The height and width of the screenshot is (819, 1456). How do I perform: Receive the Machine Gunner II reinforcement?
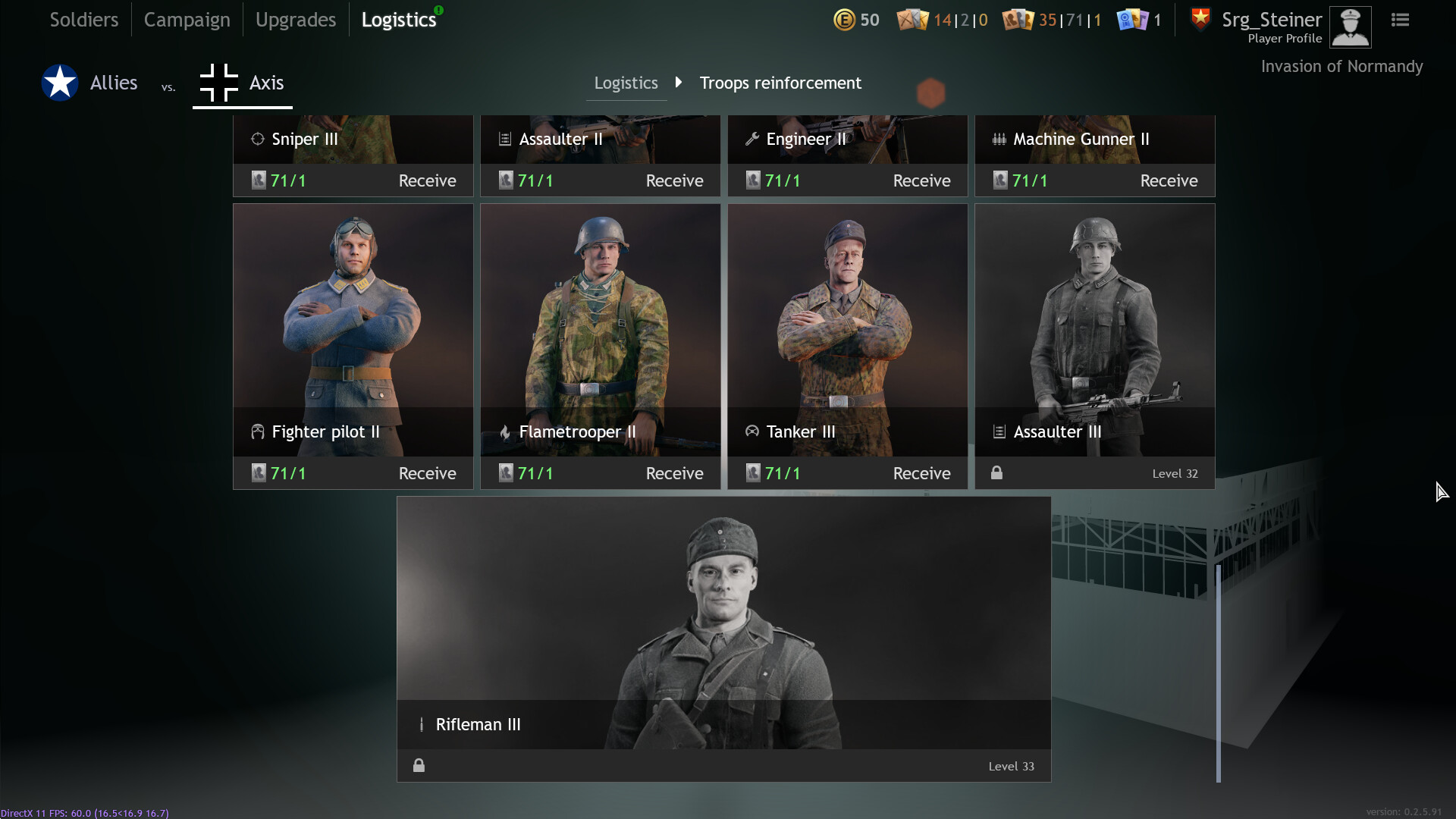(x=1169, y=180)
